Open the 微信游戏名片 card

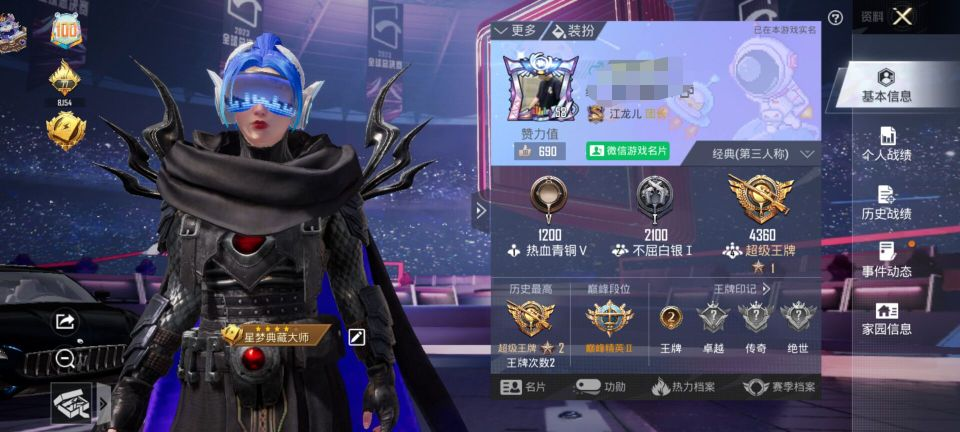coord(628,152)
